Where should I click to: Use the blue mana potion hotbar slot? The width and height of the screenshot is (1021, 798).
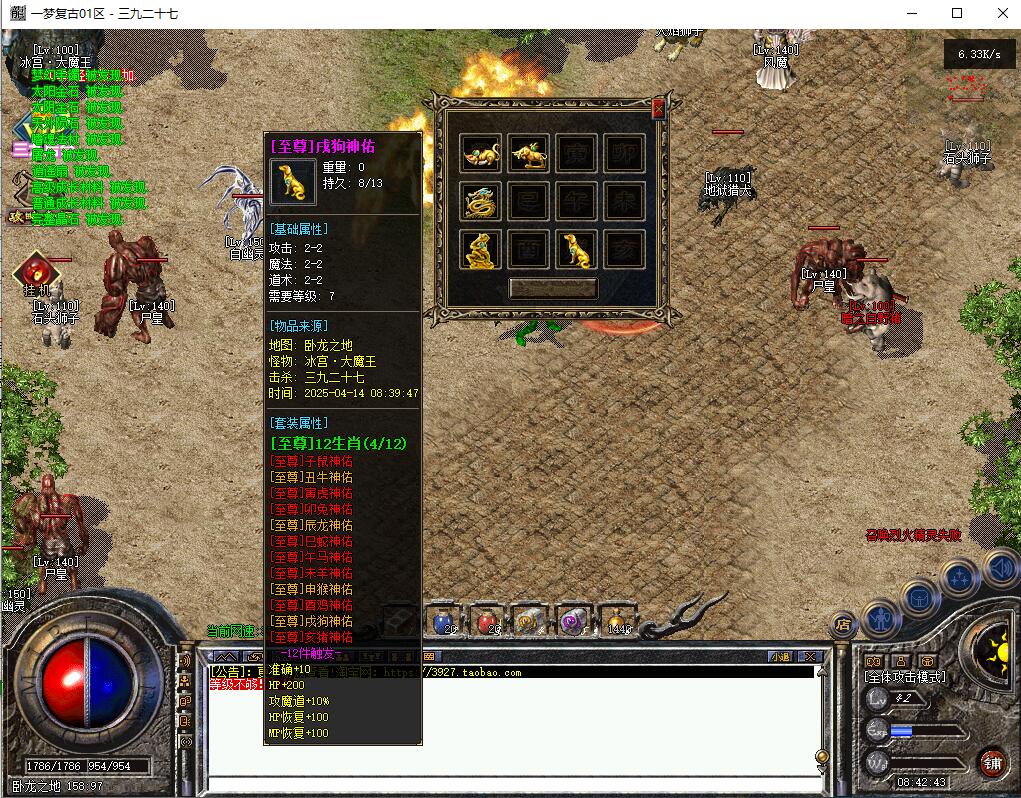point(443,622)
